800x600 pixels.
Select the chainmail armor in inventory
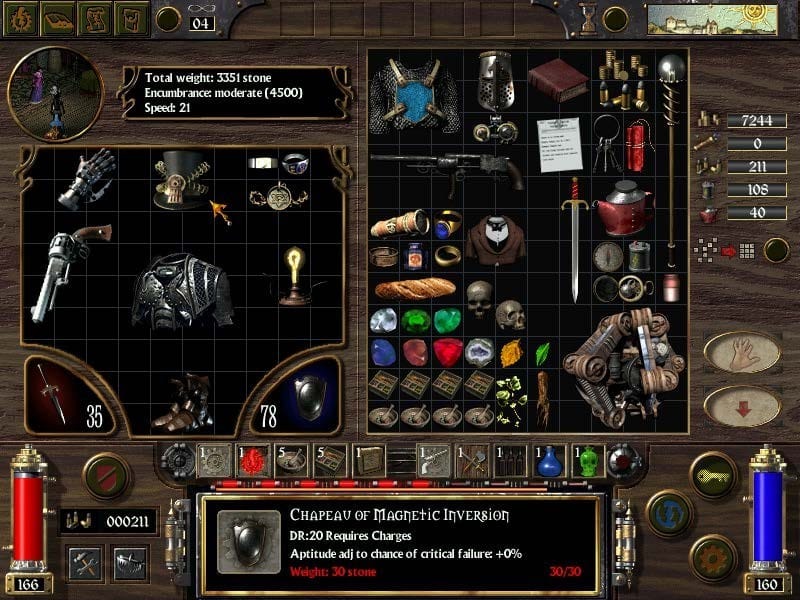point(406,97)
